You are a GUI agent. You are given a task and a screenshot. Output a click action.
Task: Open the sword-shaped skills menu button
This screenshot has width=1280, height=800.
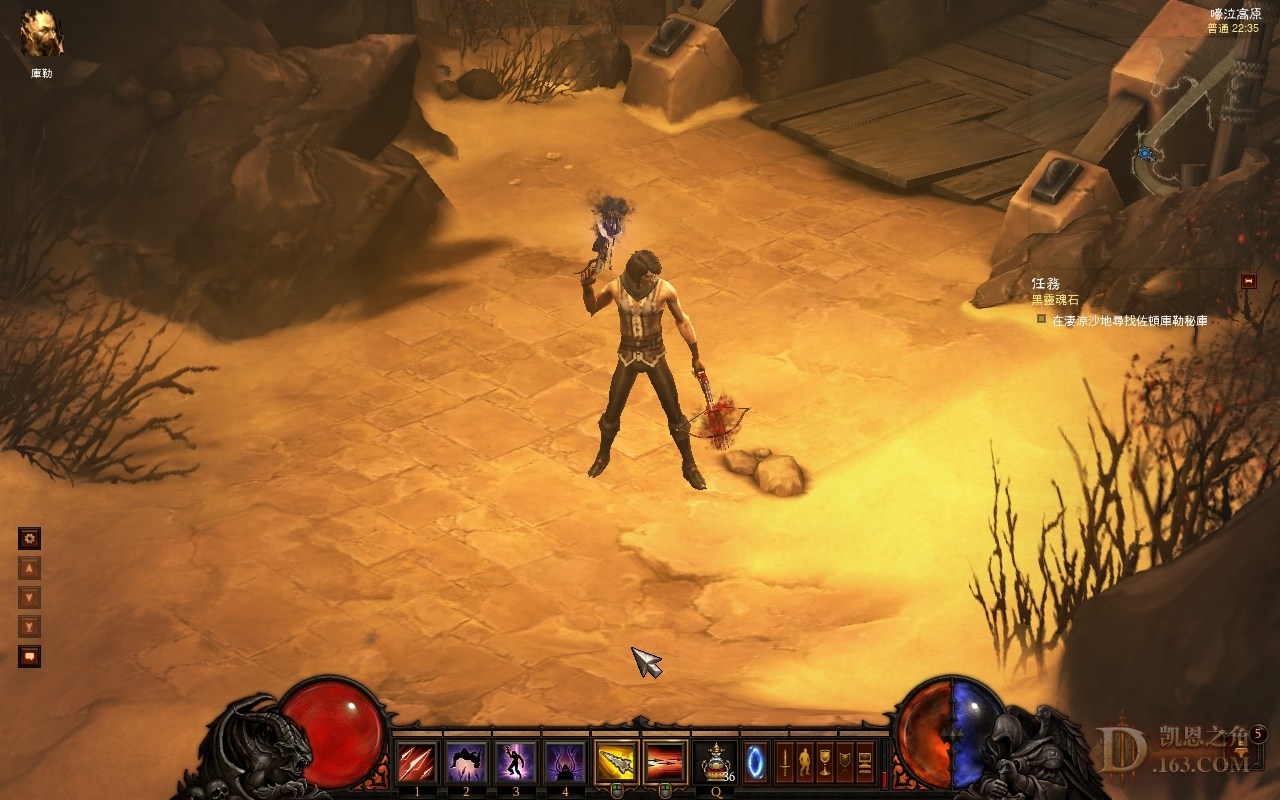pyautogui.click(x=786, y=762)
